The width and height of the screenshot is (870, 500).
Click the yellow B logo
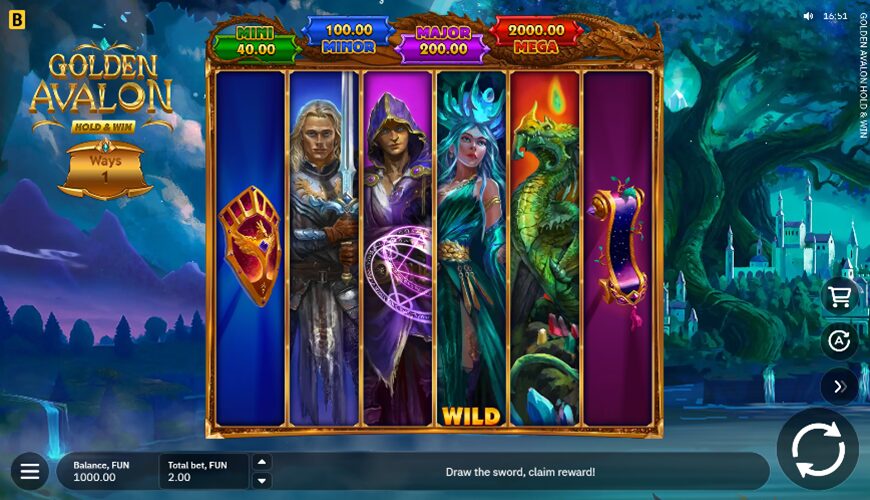16,19
